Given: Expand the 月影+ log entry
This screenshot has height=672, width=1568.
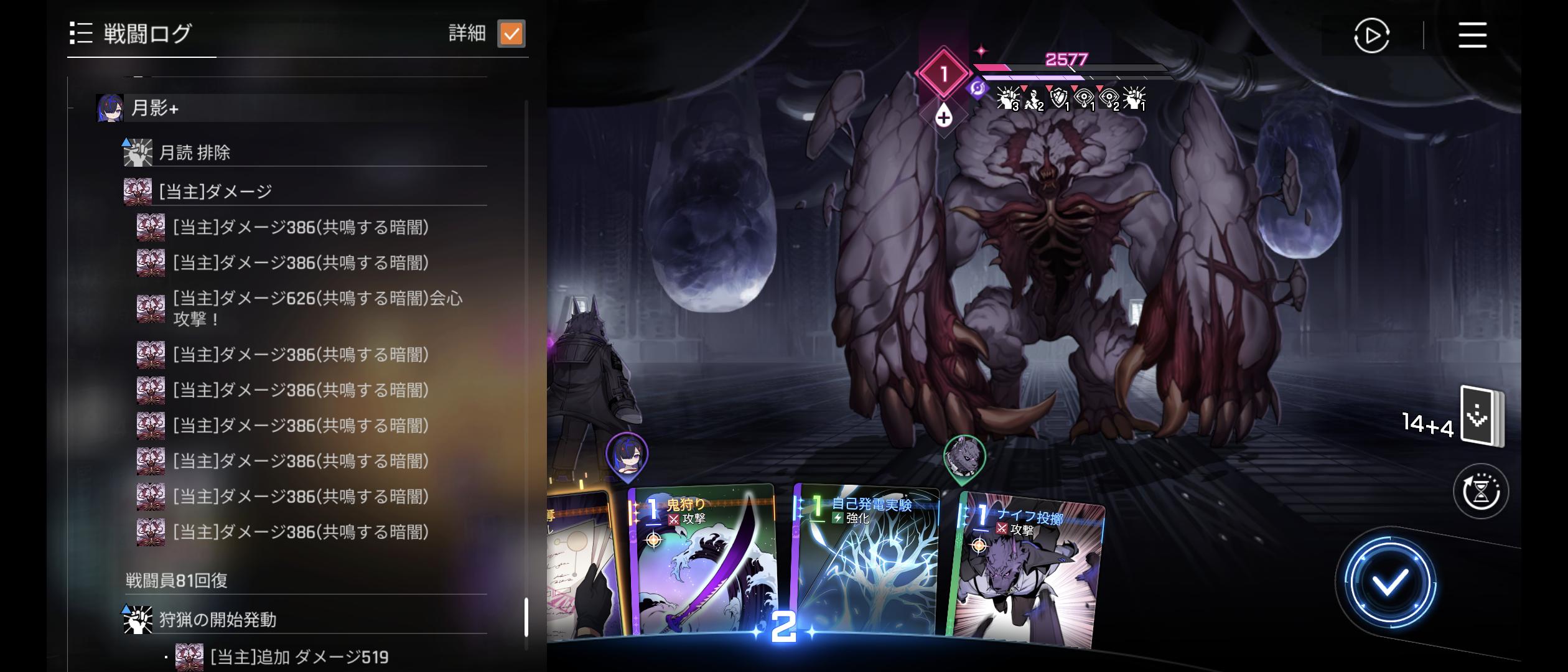Looking at the screenshot, I should coord(155,108).
